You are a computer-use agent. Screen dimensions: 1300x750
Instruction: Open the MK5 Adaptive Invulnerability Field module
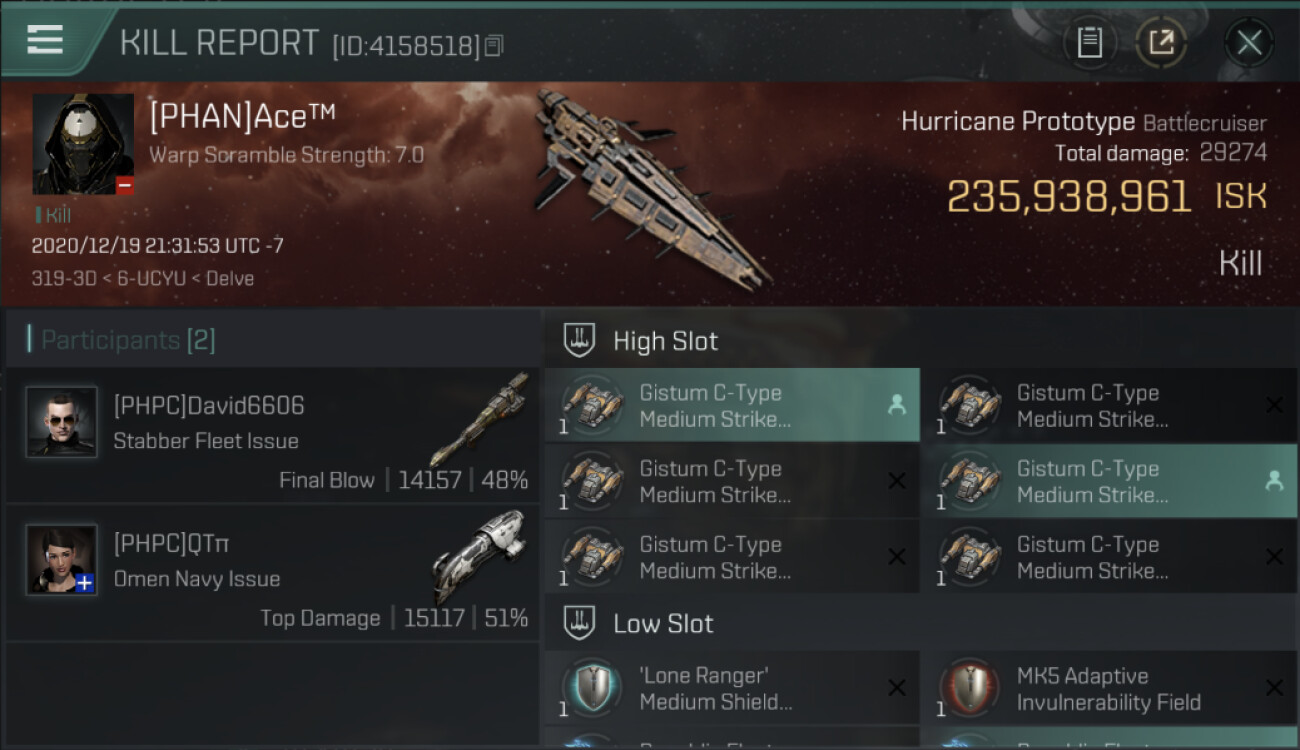1109,688
